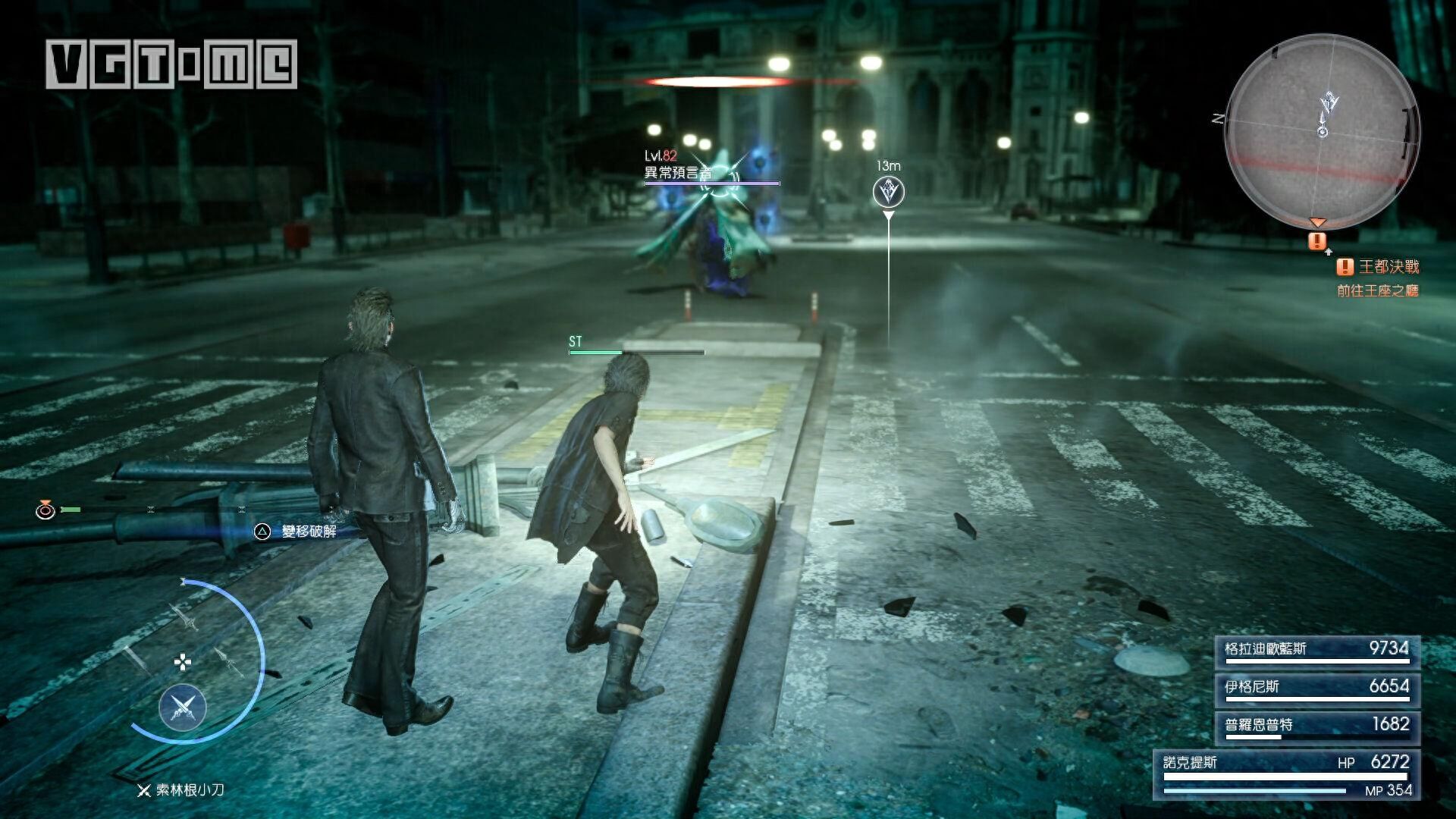This screenshot has width=1456, height=819.
Task: Click the orange quest marker below the minimap
Action: click(x=1318, y=241)
